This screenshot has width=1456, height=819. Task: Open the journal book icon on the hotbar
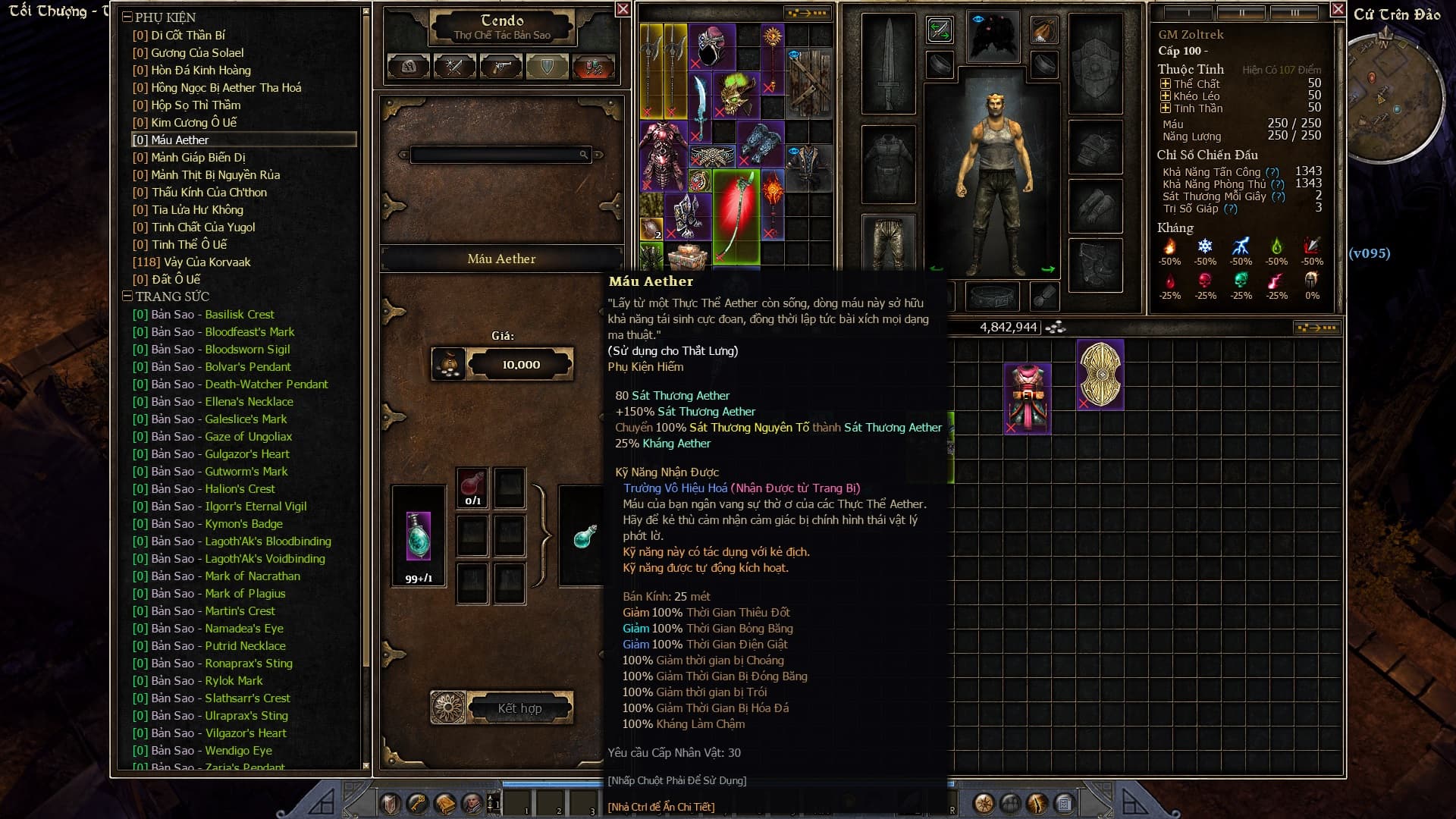[x=445, y=804]
